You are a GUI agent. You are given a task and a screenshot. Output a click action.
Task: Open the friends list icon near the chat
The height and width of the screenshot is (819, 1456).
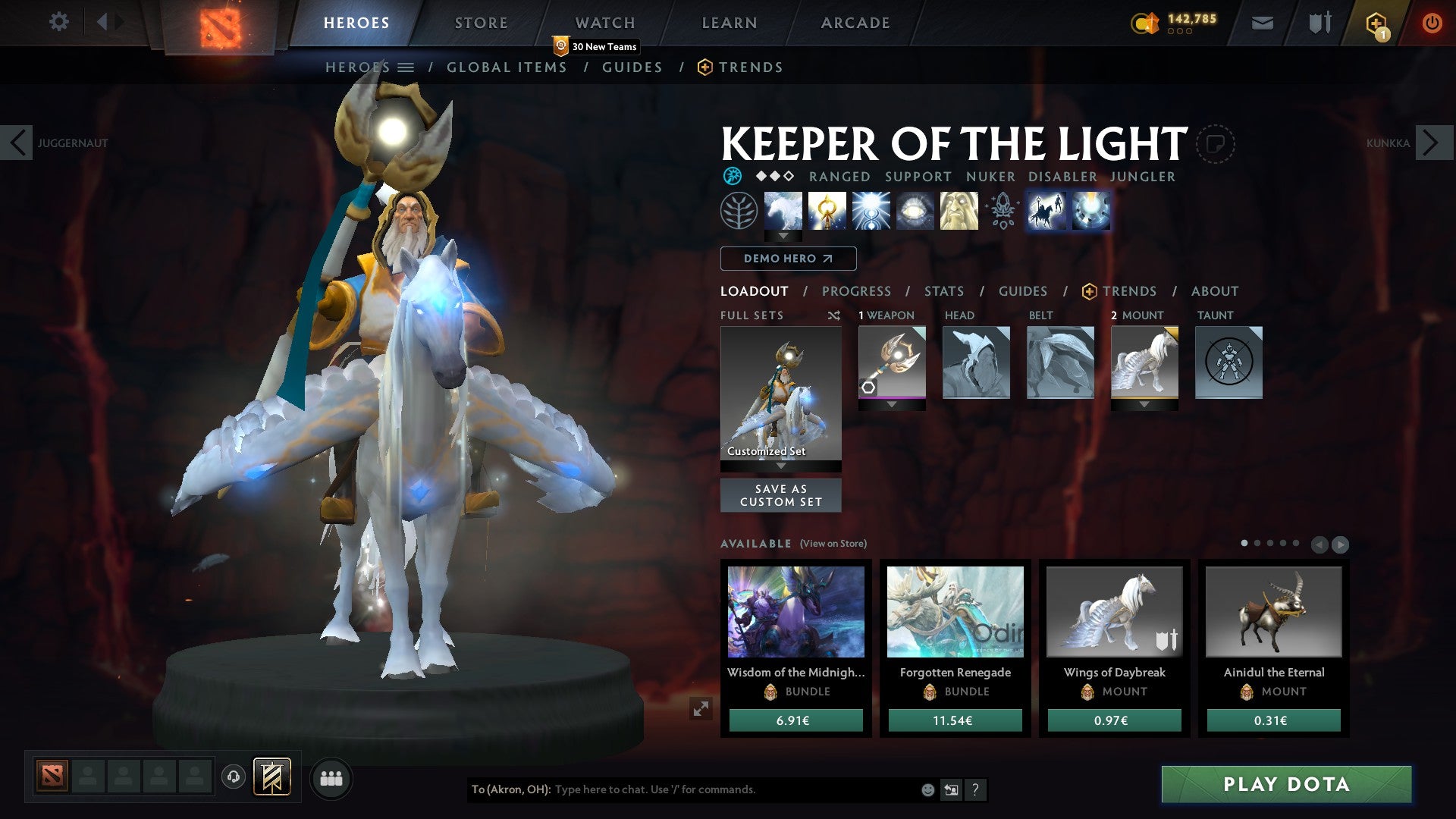331,778
